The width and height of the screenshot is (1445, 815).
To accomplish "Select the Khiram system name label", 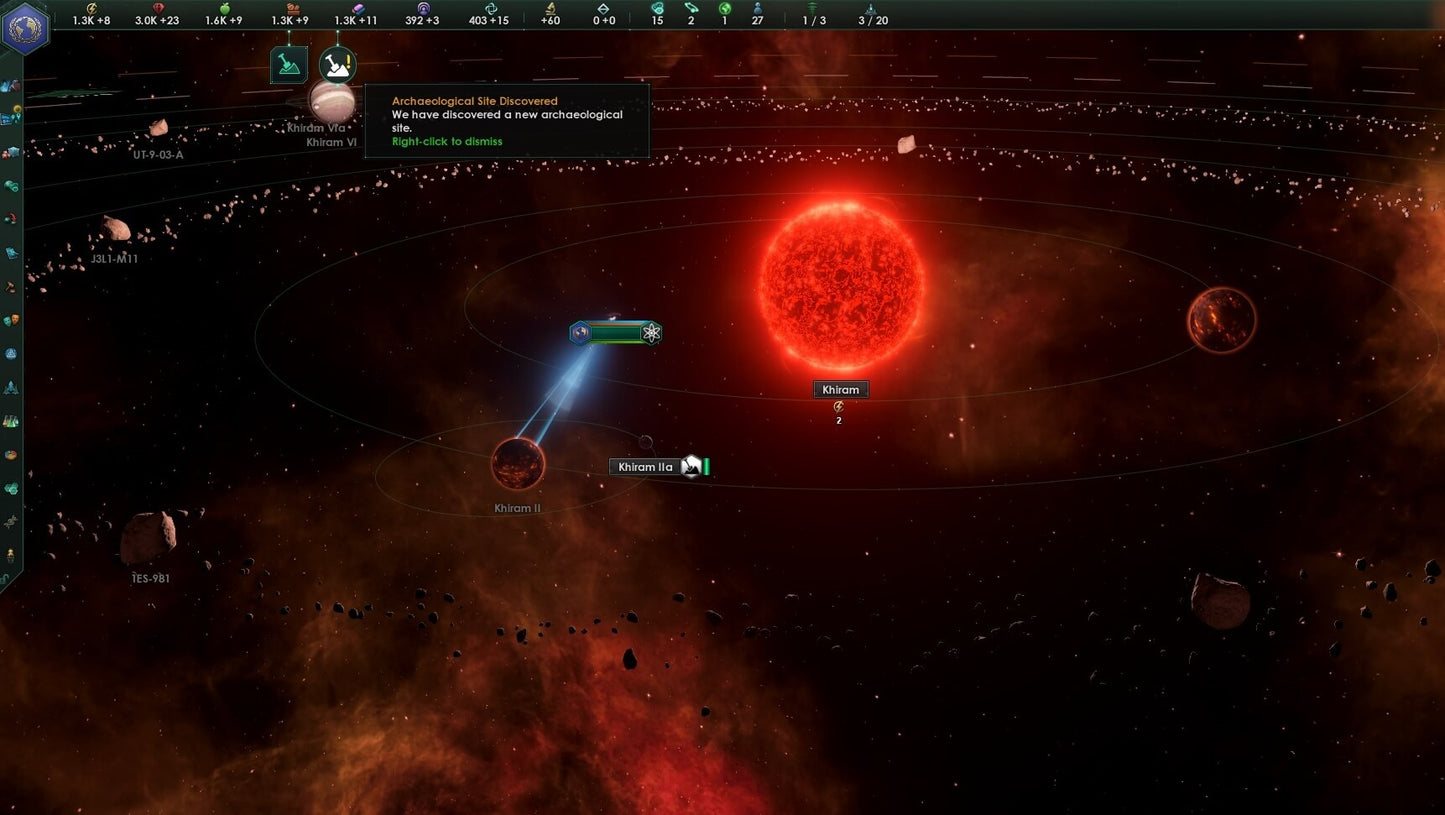I will (840, 389).
